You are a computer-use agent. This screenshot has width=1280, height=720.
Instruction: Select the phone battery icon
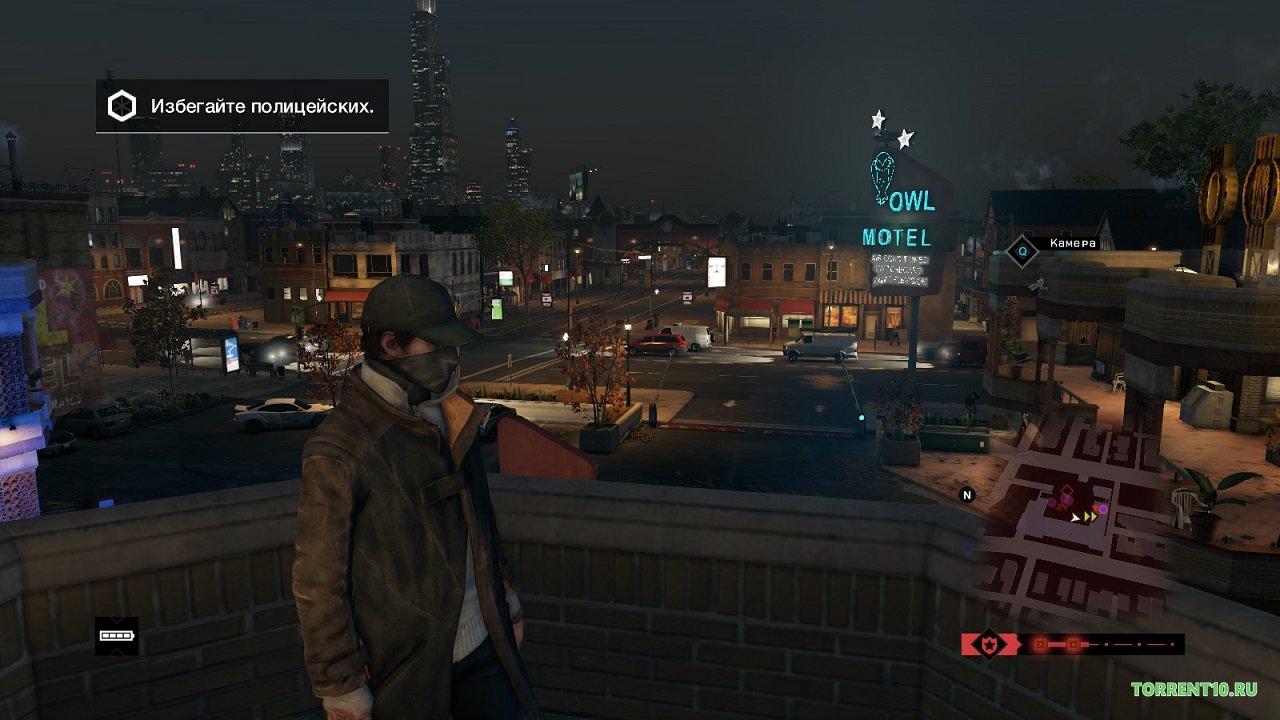point(116,635)
